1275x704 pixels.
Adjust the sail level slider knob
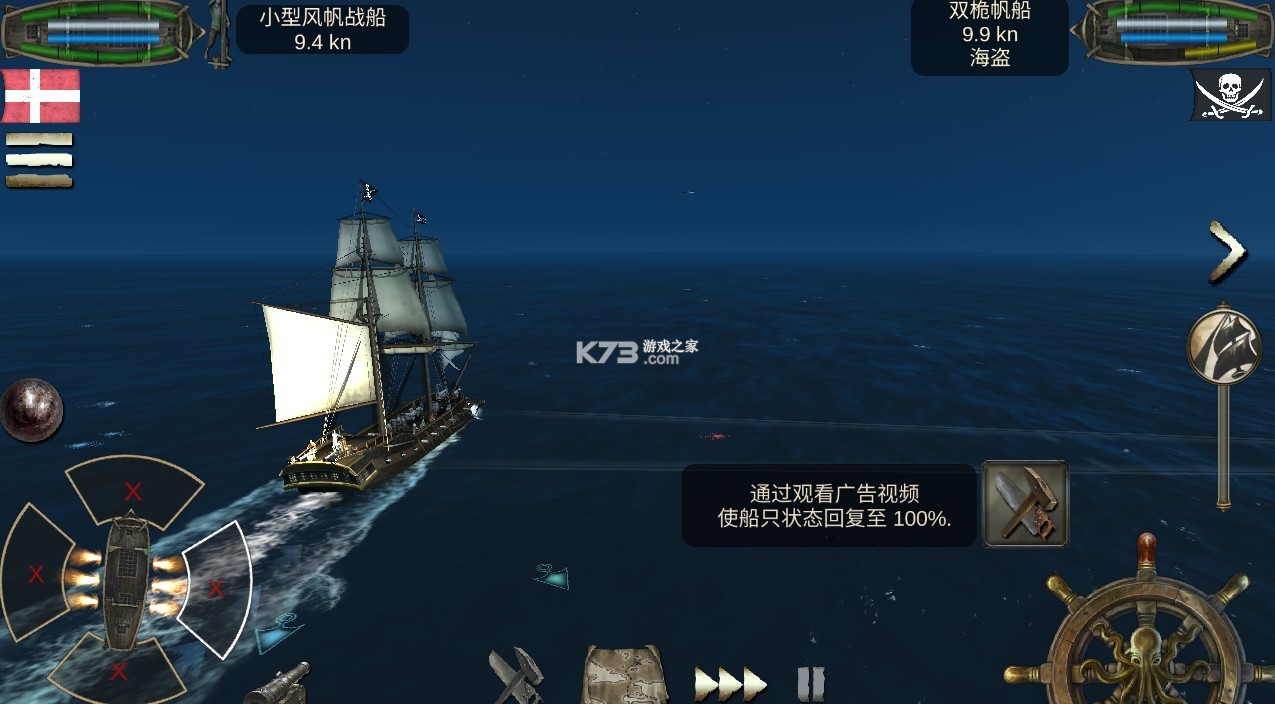(x=1223, y=344)
